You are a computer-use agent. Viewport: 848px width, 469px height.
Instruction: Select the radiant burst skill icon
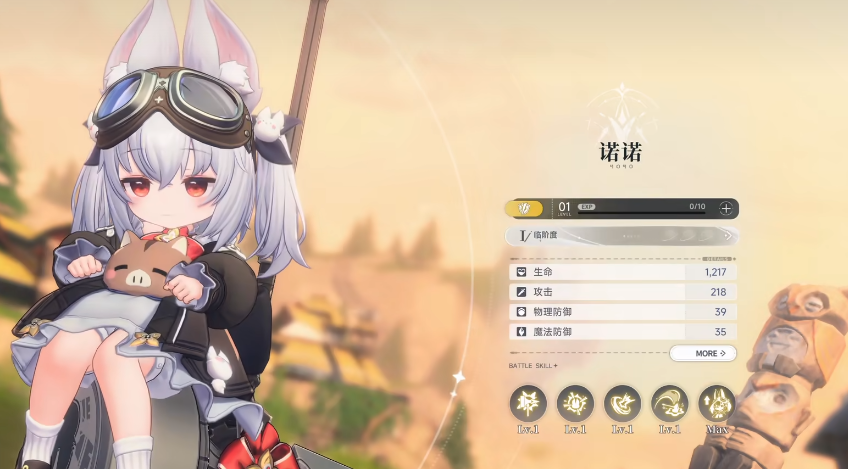(x=575, y=403)
